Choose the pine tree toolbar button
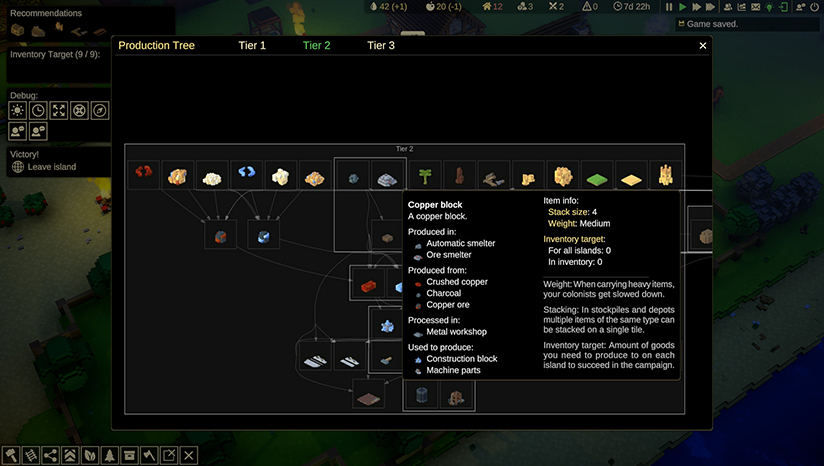This screenshot has width=824, height=466. point(109,455)
